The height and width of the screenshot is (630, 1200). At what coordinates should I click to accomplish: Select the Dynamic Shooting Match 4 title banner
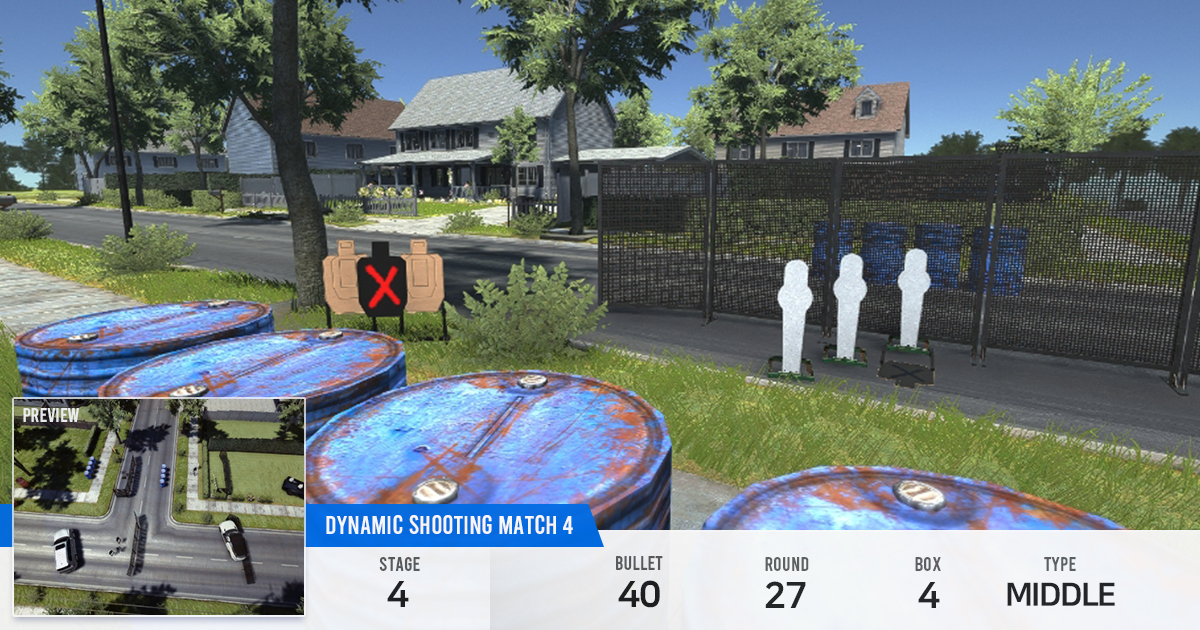(x=449, y=526)
